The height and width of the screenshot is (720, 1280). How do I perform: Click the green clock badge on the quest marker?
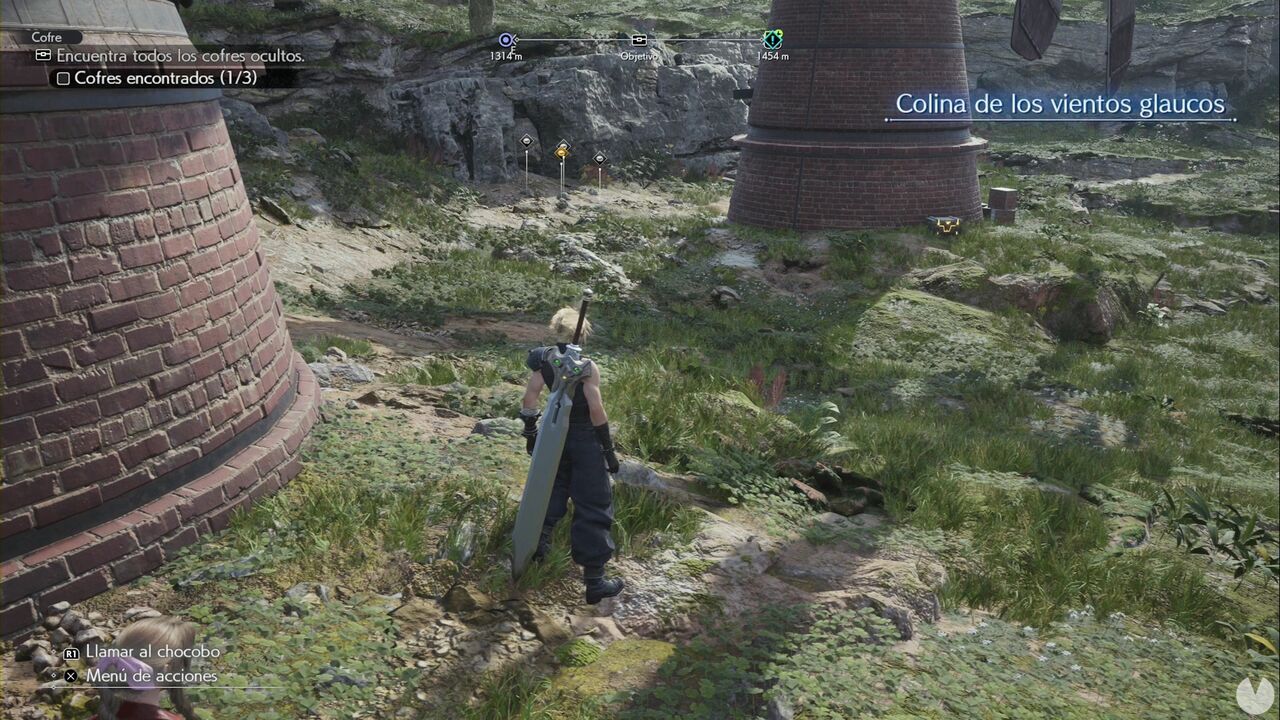click(779, 33)
